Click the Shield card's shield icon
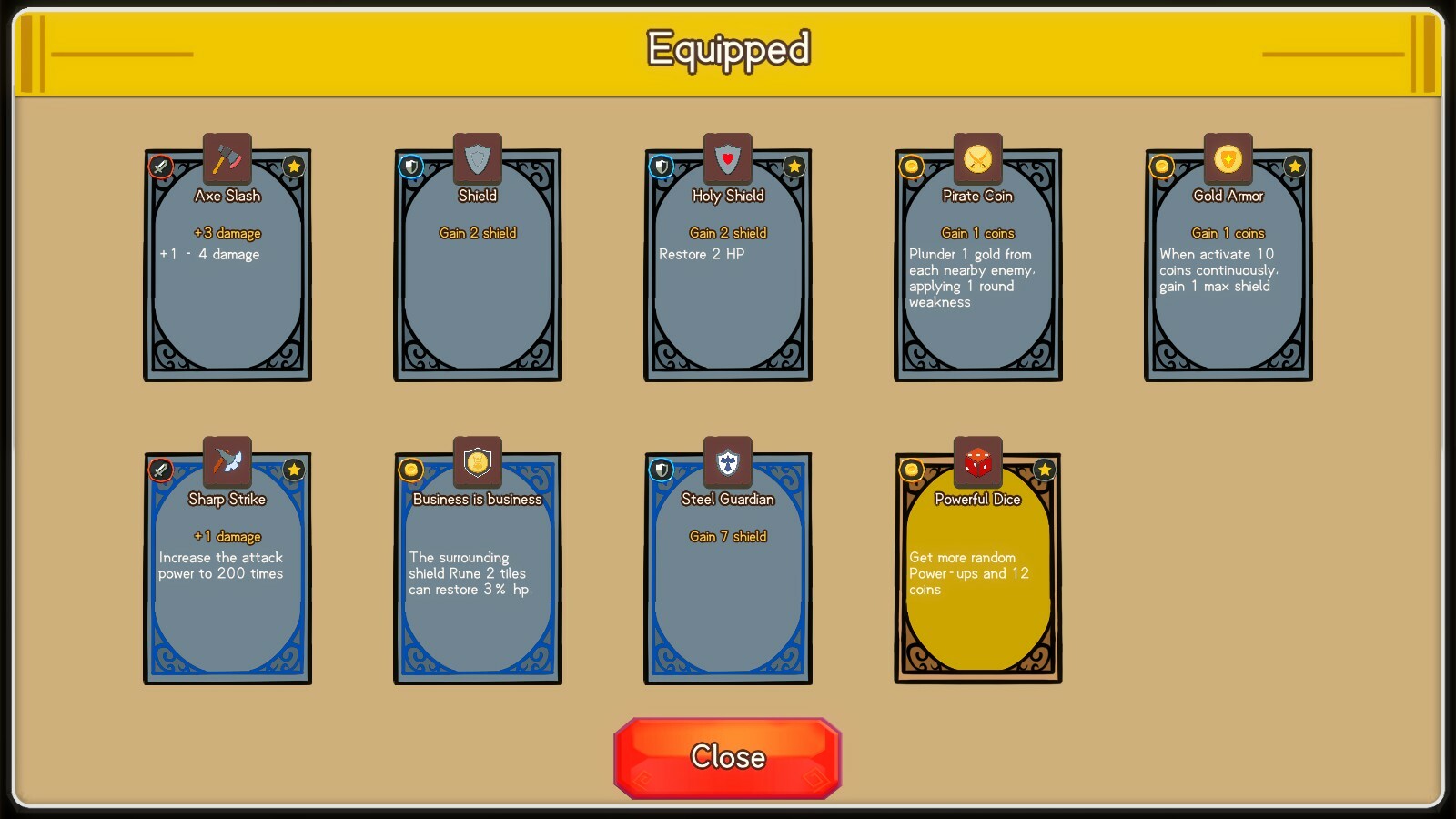The image size is (1456, 819). coord(476,159)
